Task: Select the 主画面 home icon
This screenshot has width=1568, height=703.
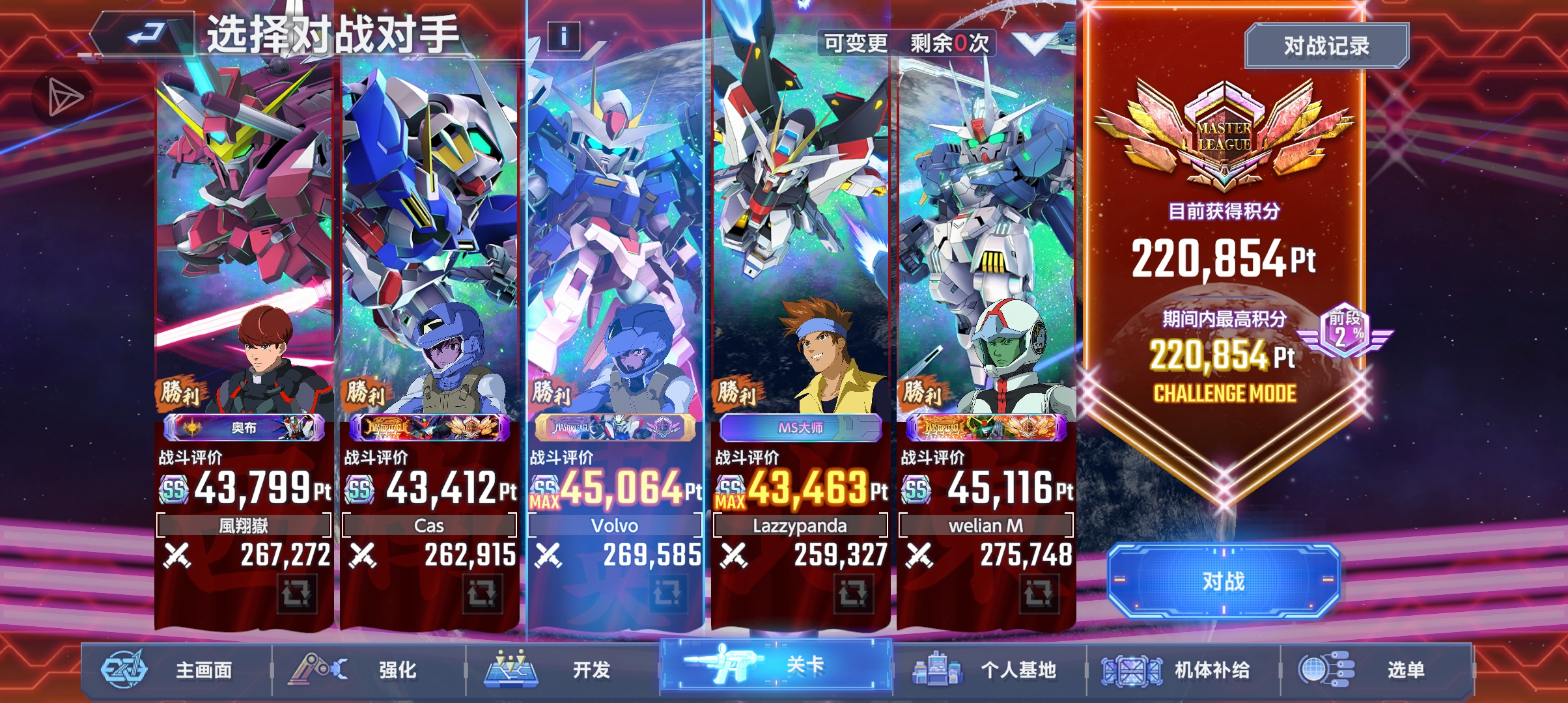Action: point(124,668)
